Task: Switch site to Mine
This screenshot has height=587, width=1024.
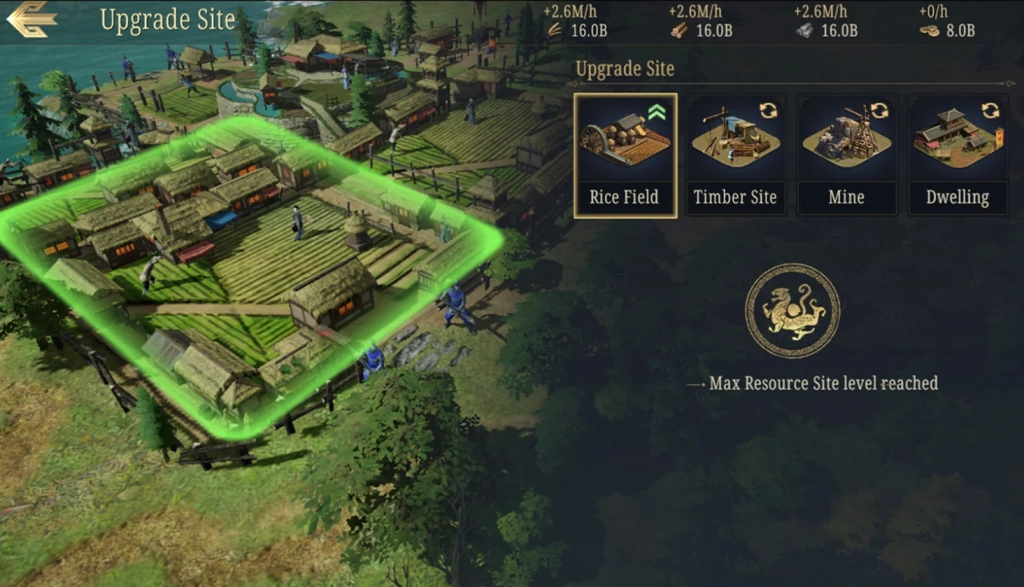Action: tap(846, 155)
